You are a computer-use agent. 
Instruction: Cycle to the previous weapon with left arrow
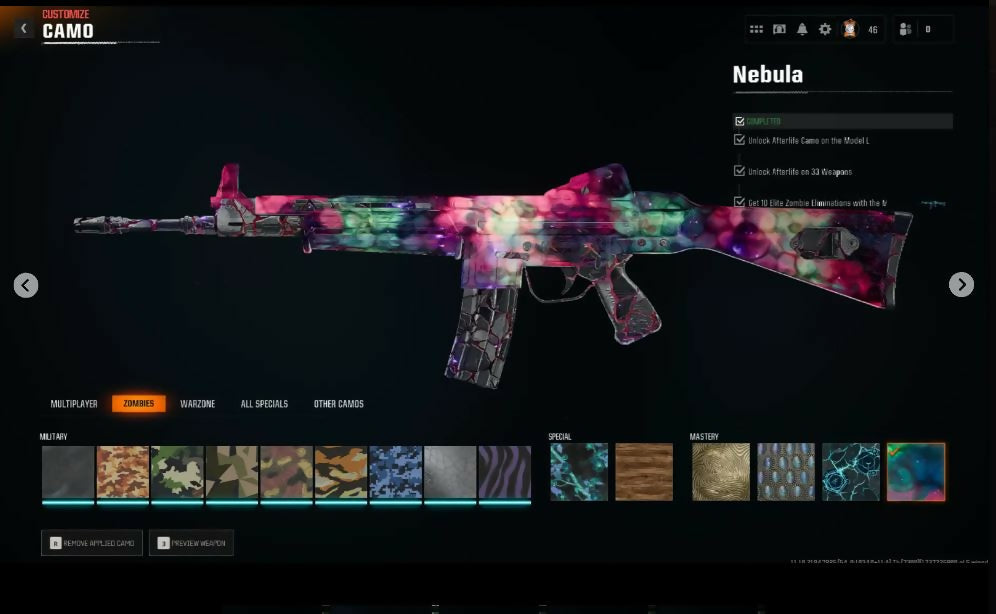point(26,285)
